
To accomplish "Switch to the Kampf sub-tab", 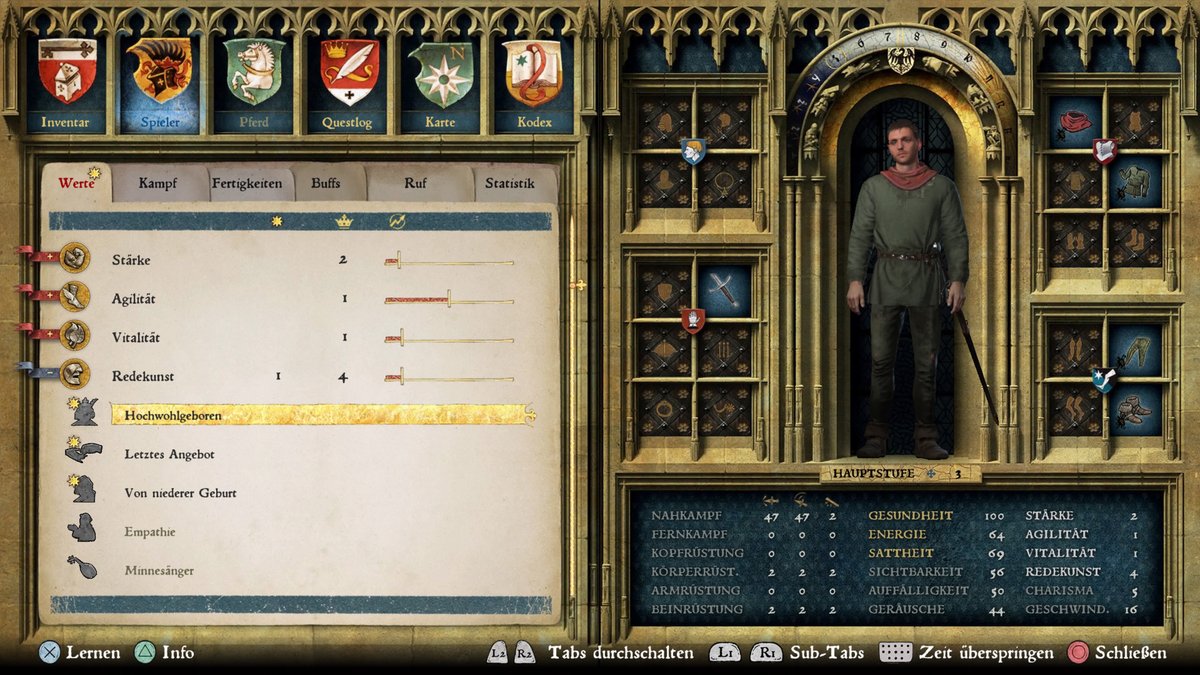I will (158, 184).
